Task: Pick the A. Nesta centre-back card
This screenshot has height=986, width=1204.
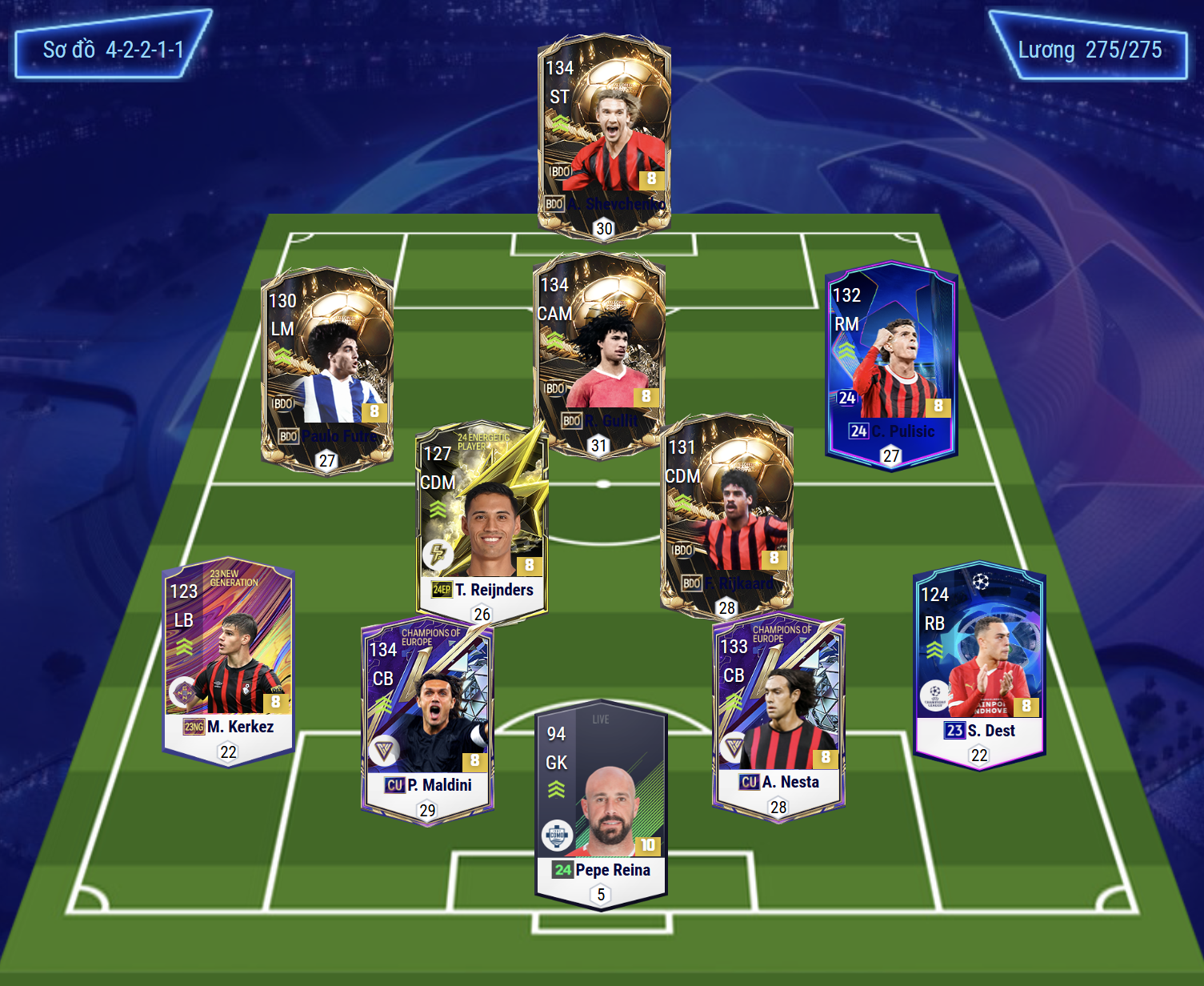Action: pos(778,716)
